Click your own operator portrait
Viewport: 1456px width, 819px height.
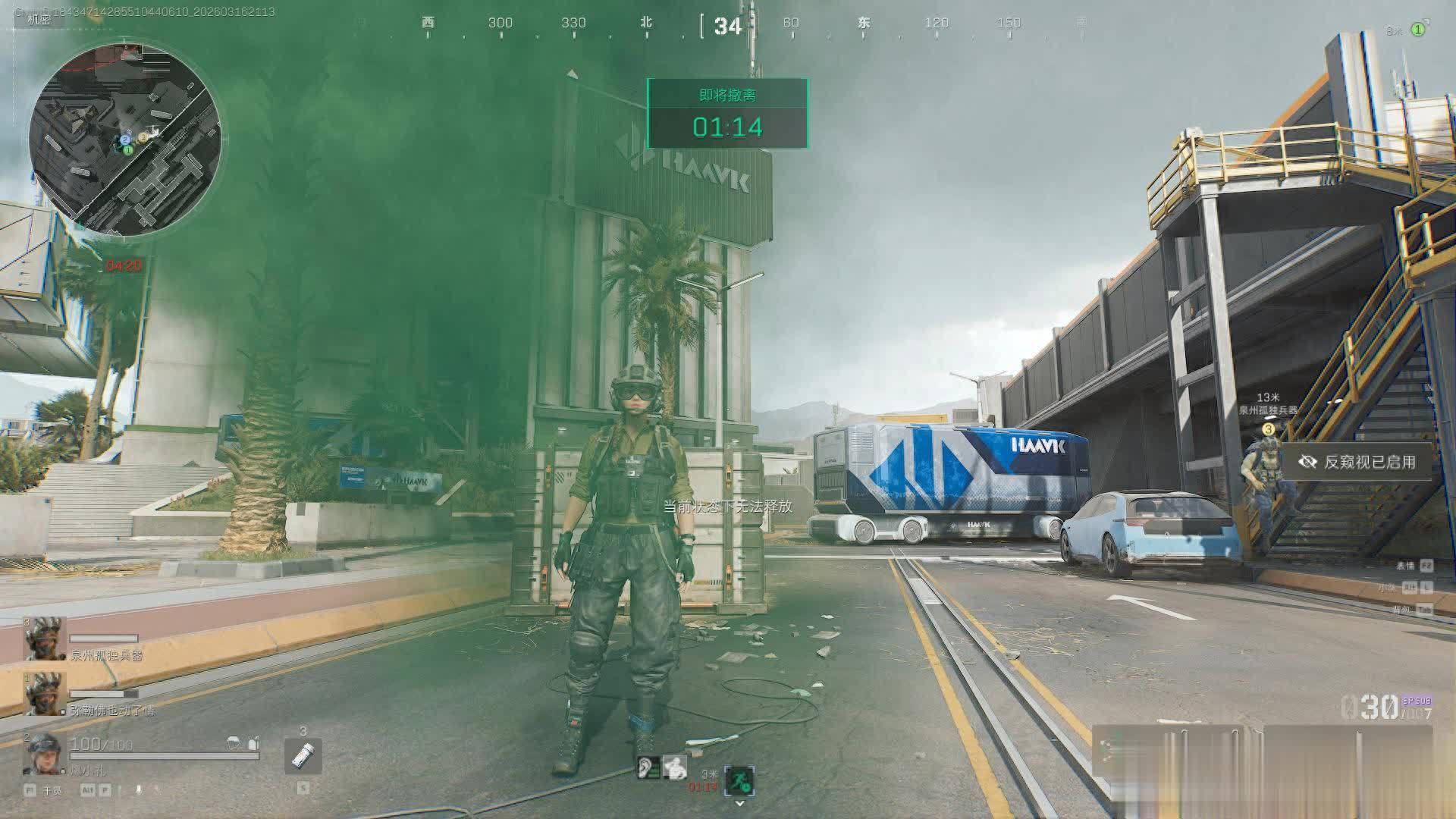45,752
